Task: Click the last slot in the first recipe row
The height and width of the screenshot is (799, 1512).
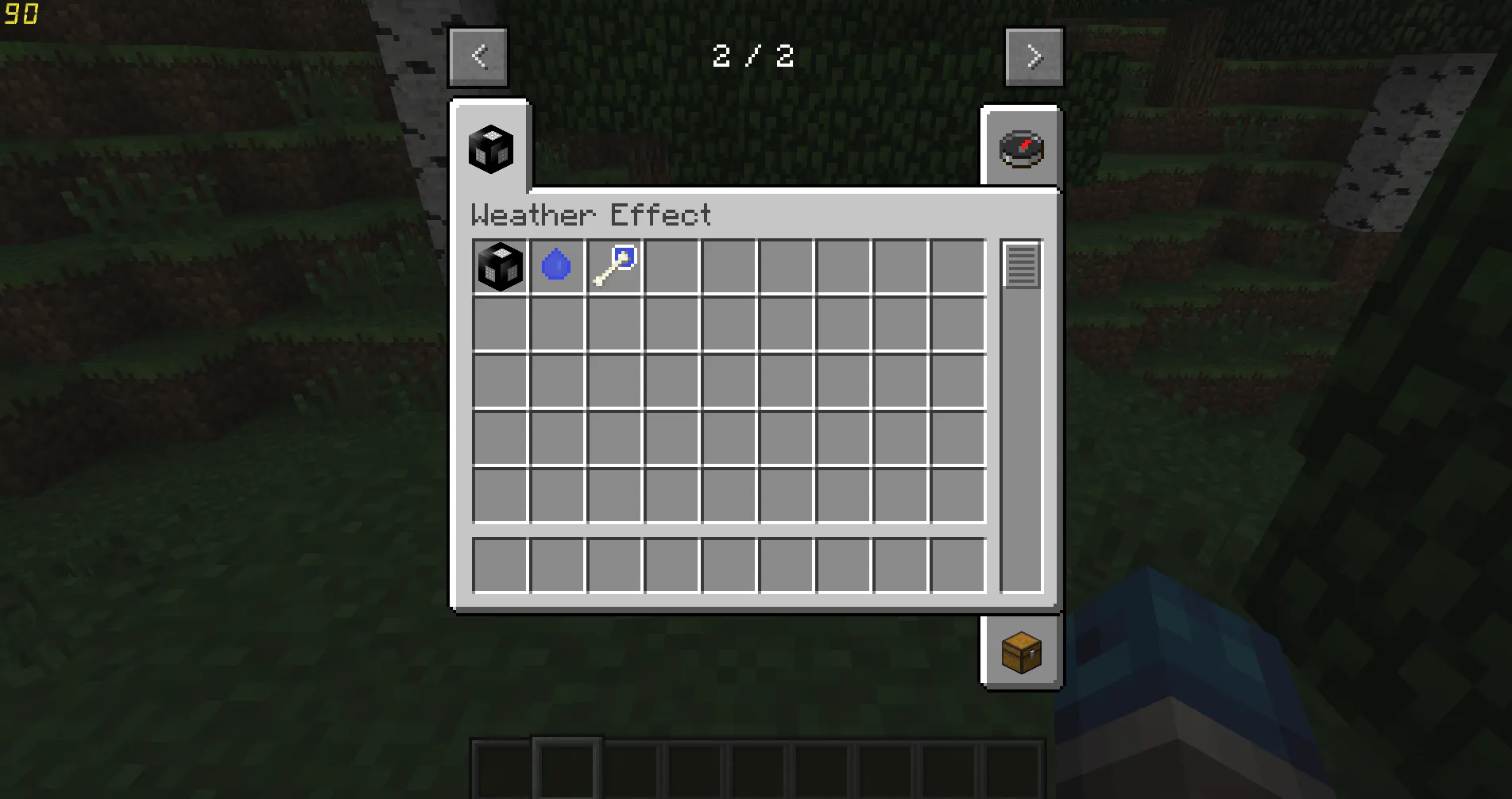Action: click(958, 266)
